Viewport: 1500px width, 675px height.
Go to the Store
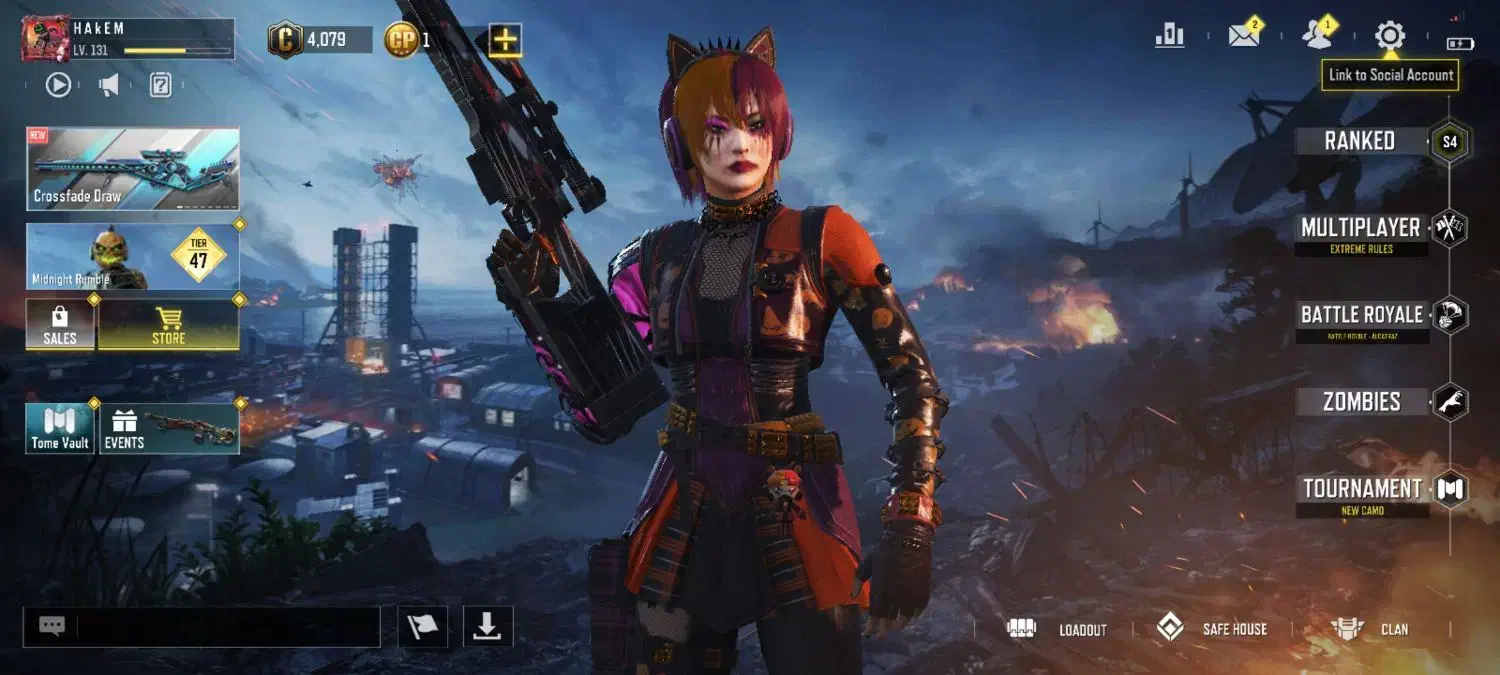point(168,325)
